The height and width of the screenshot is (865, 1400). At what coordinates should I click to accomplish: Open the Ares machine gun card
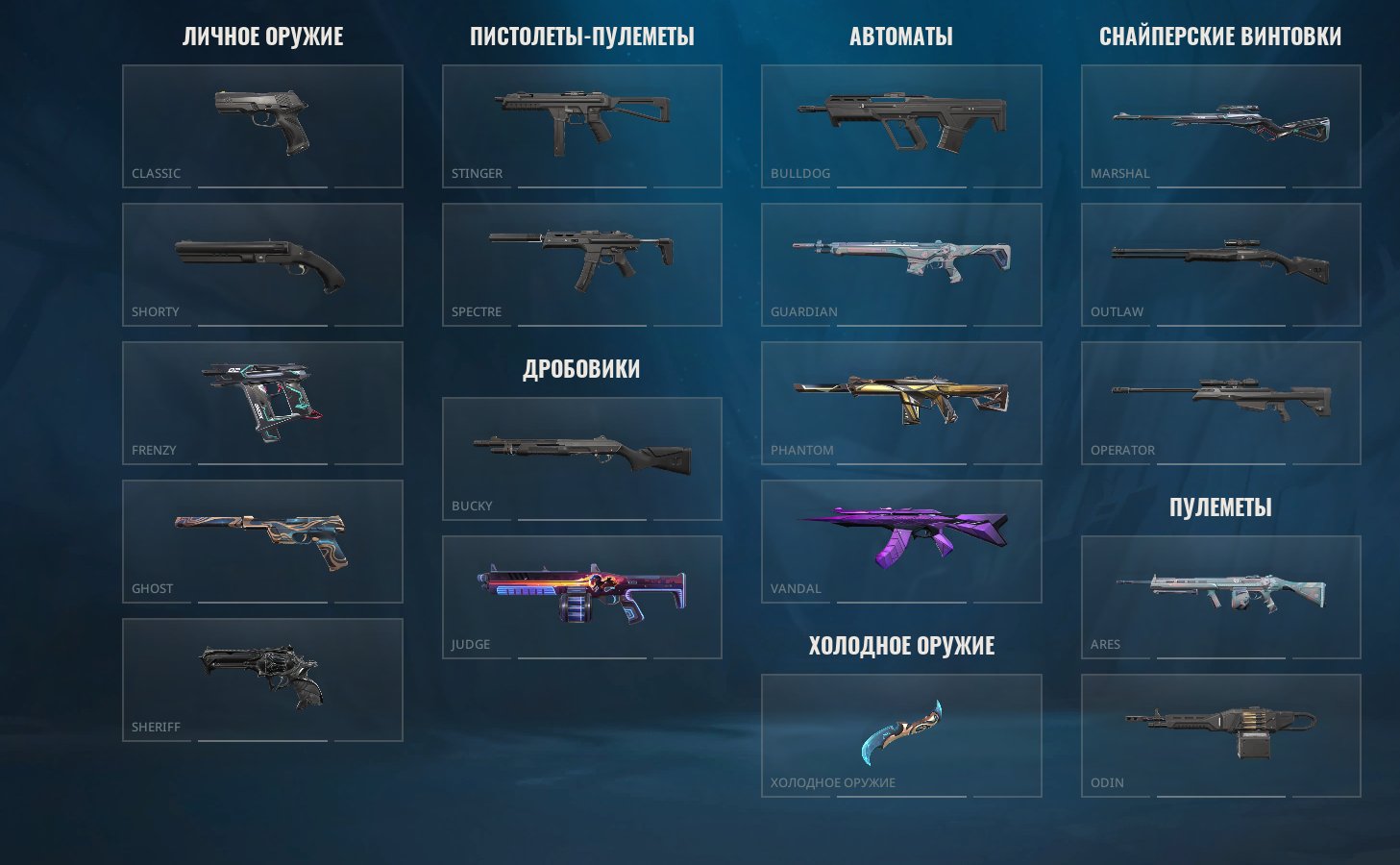pos(1220,596)
